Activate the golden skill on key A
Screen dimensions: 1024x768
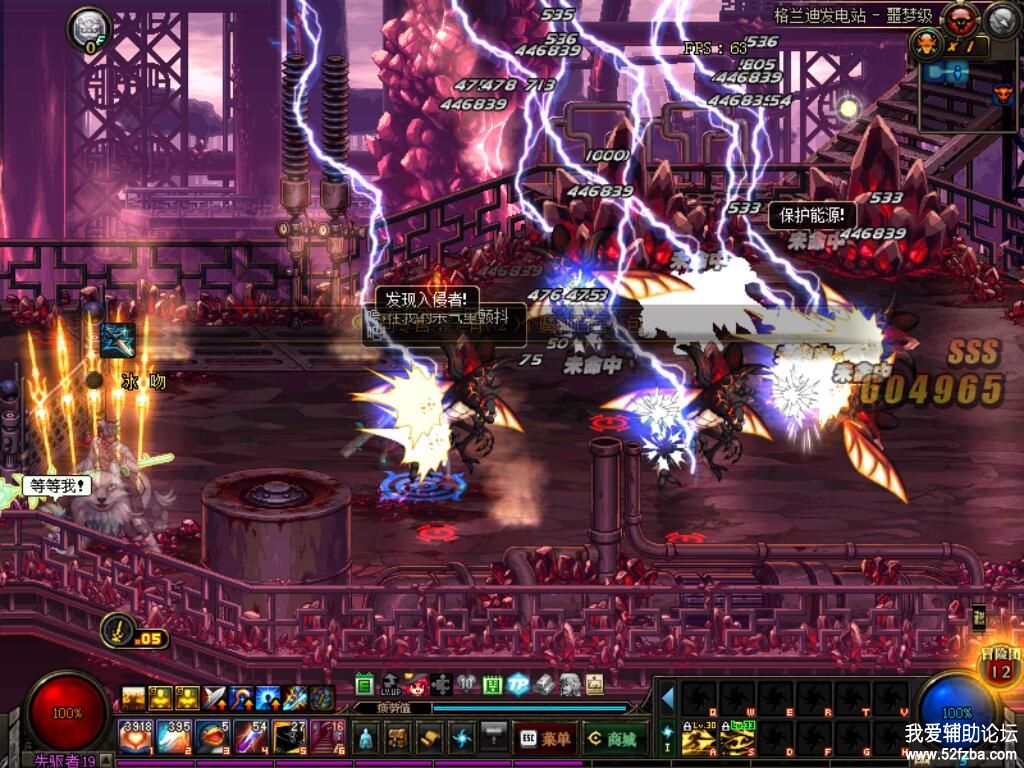point(697,741)
